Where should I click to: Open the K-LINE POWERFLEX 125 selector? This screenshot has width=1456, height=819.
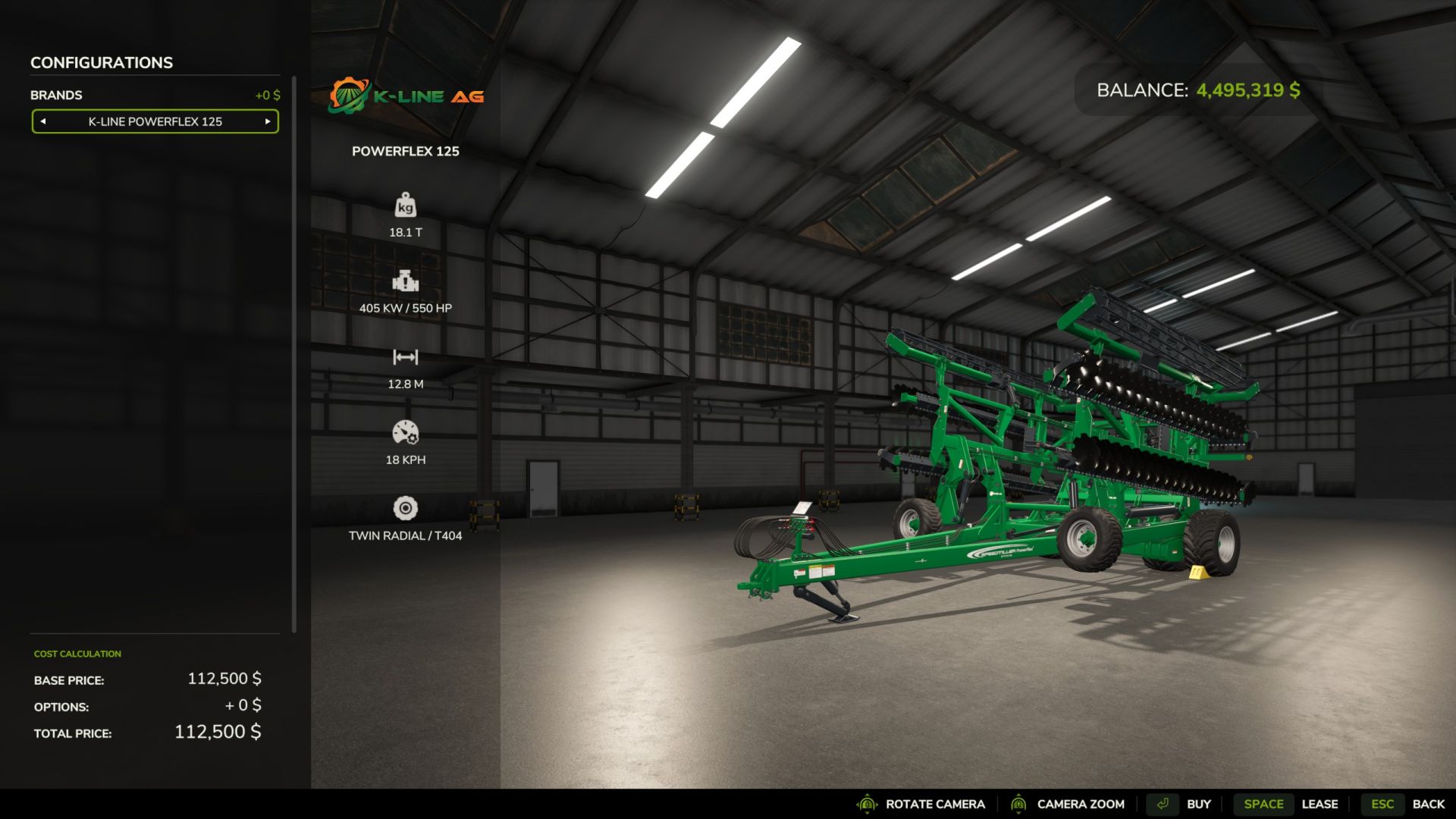155,121
